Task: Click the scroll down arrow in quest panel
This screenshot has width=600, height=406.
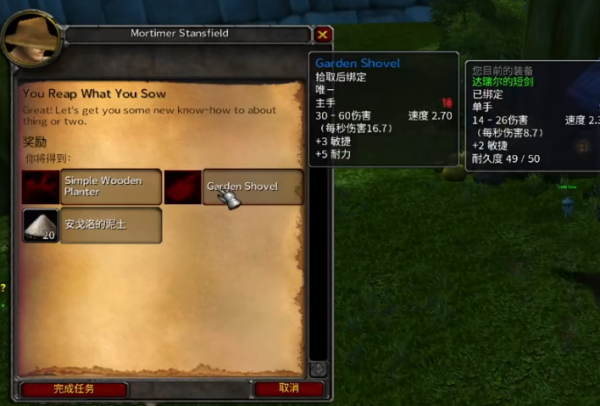Action: pos(318,368)
